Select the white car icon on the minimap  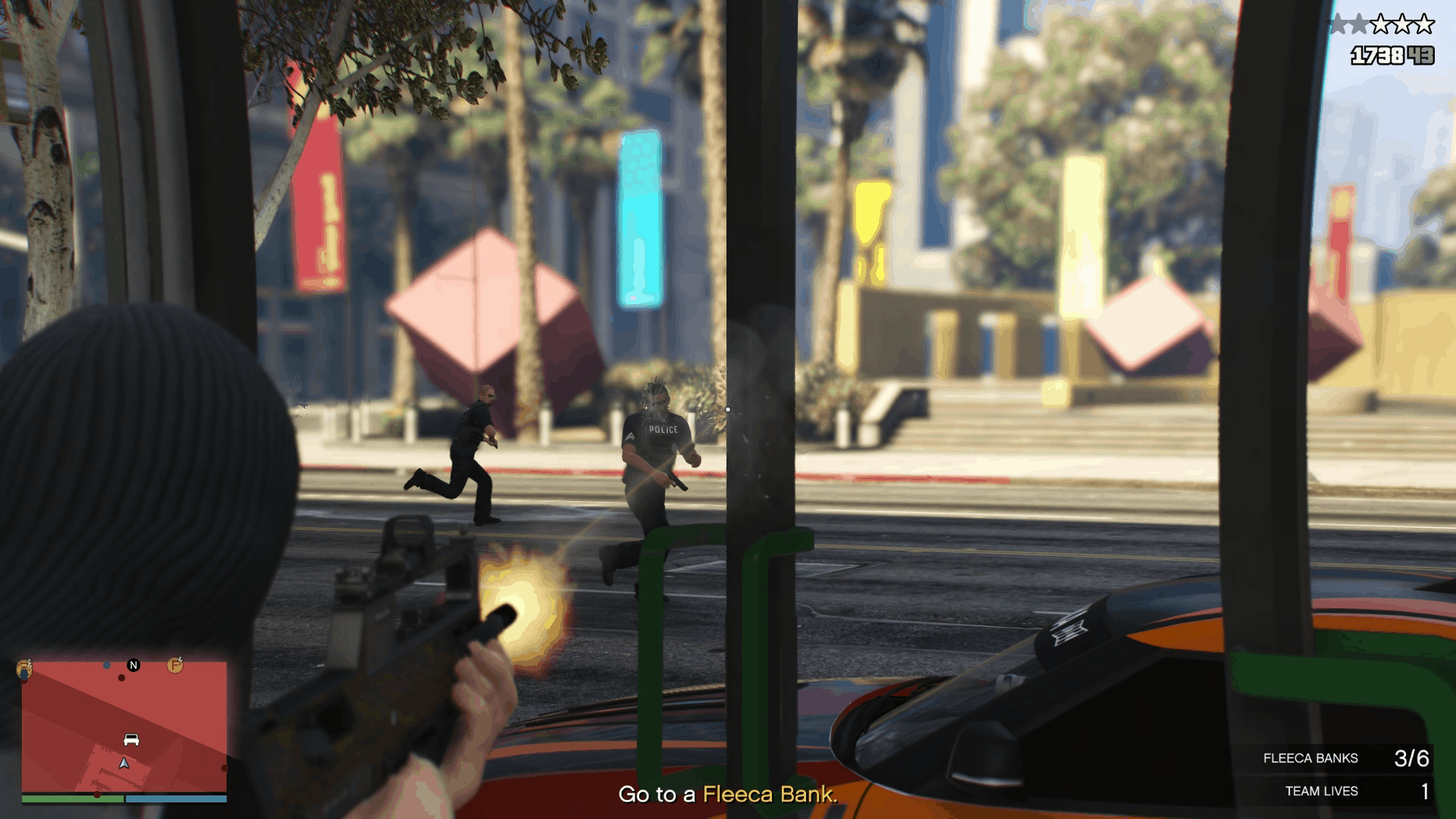click(131, 739)
